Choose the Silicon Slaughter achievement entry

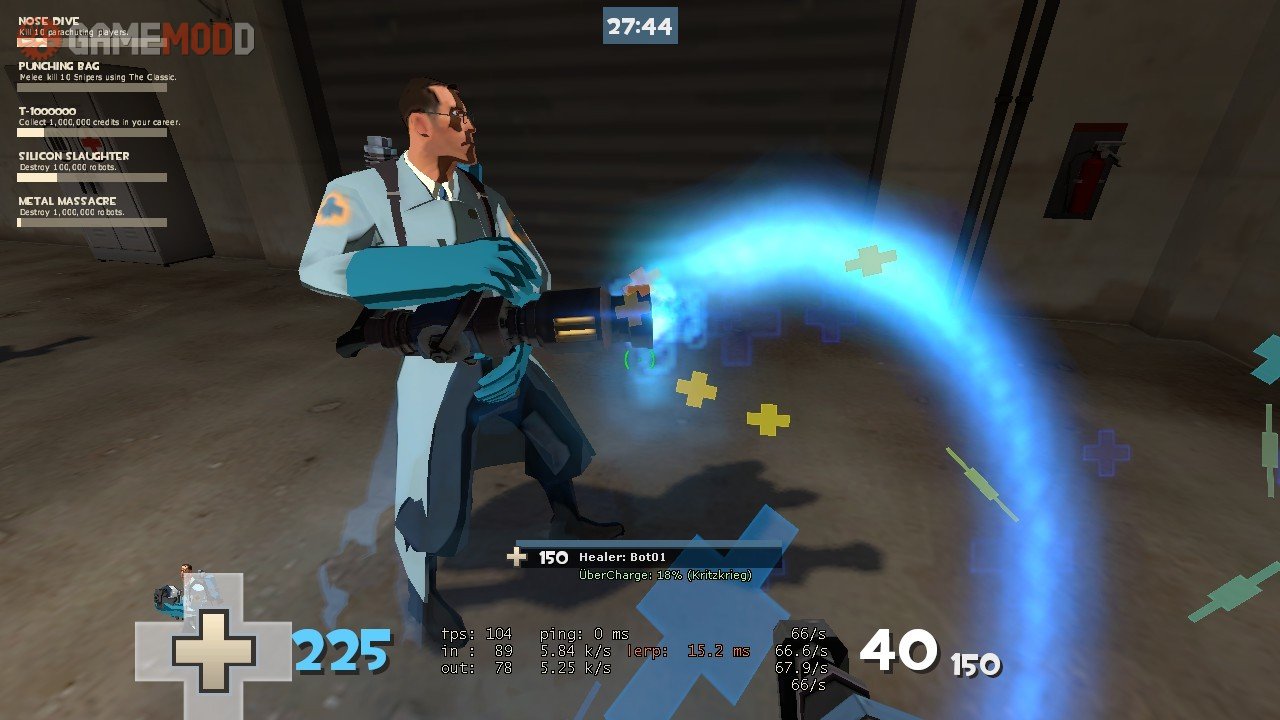click(x=92, y=166)
